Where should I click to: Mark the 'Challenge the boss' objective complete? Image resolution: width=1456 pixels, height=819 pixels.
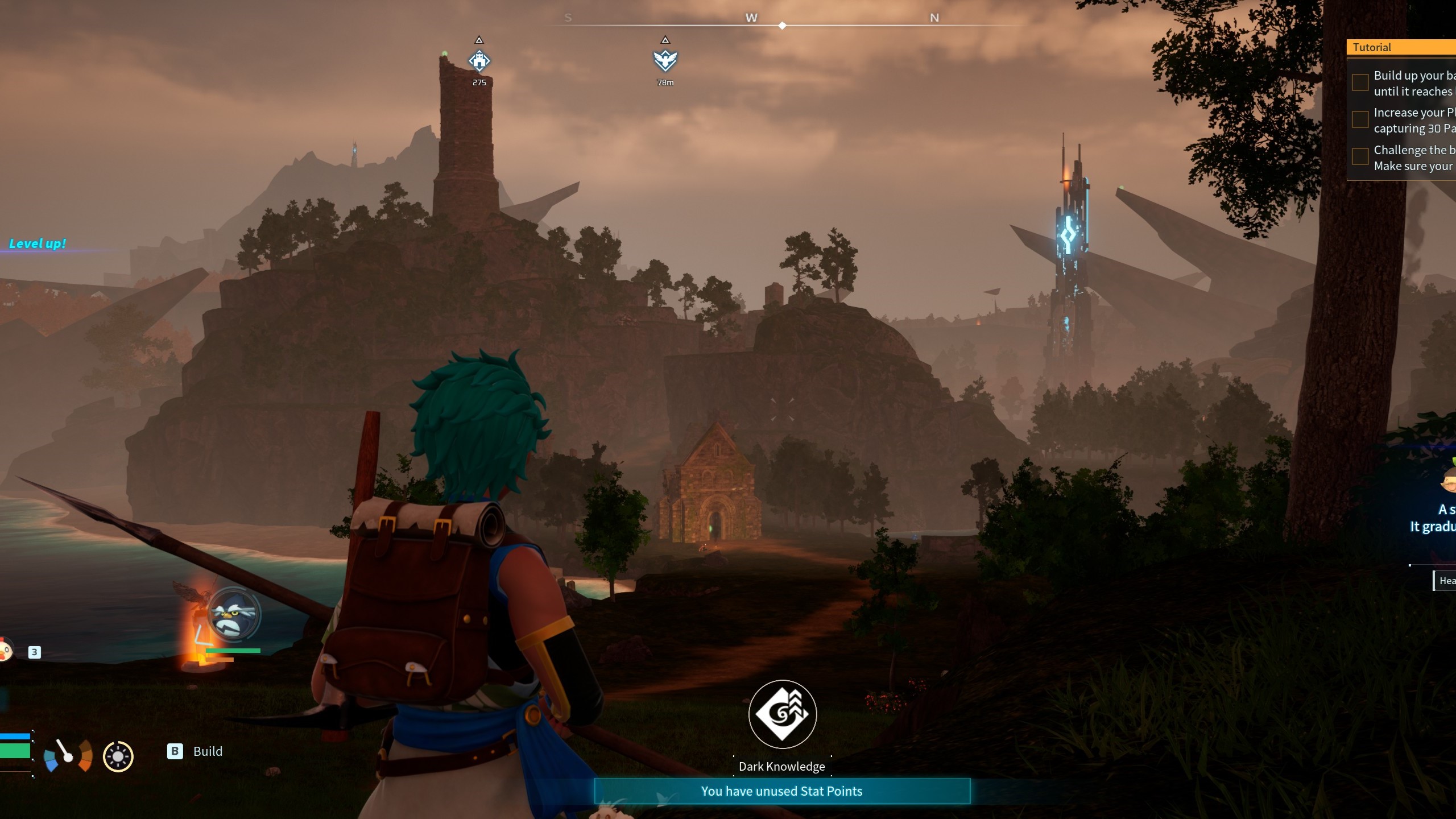click(1359, 156)
